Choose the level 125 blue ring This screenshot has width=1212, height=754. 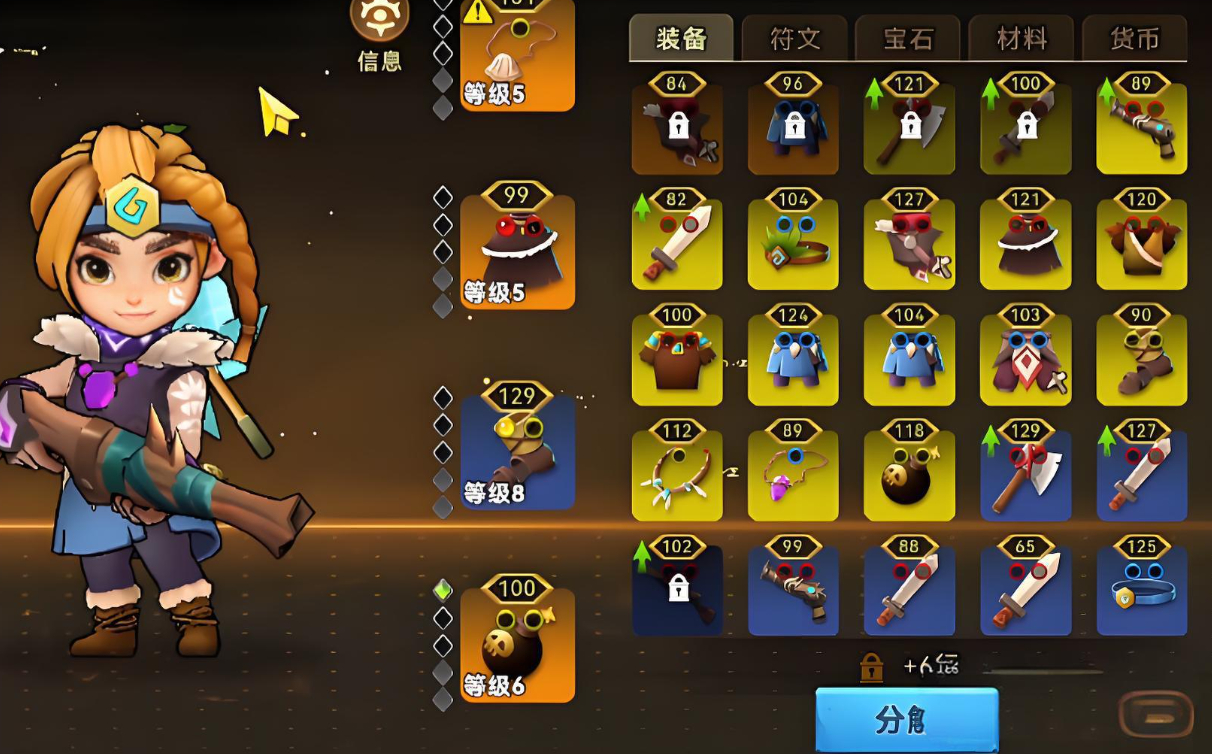click(1141, 591)
